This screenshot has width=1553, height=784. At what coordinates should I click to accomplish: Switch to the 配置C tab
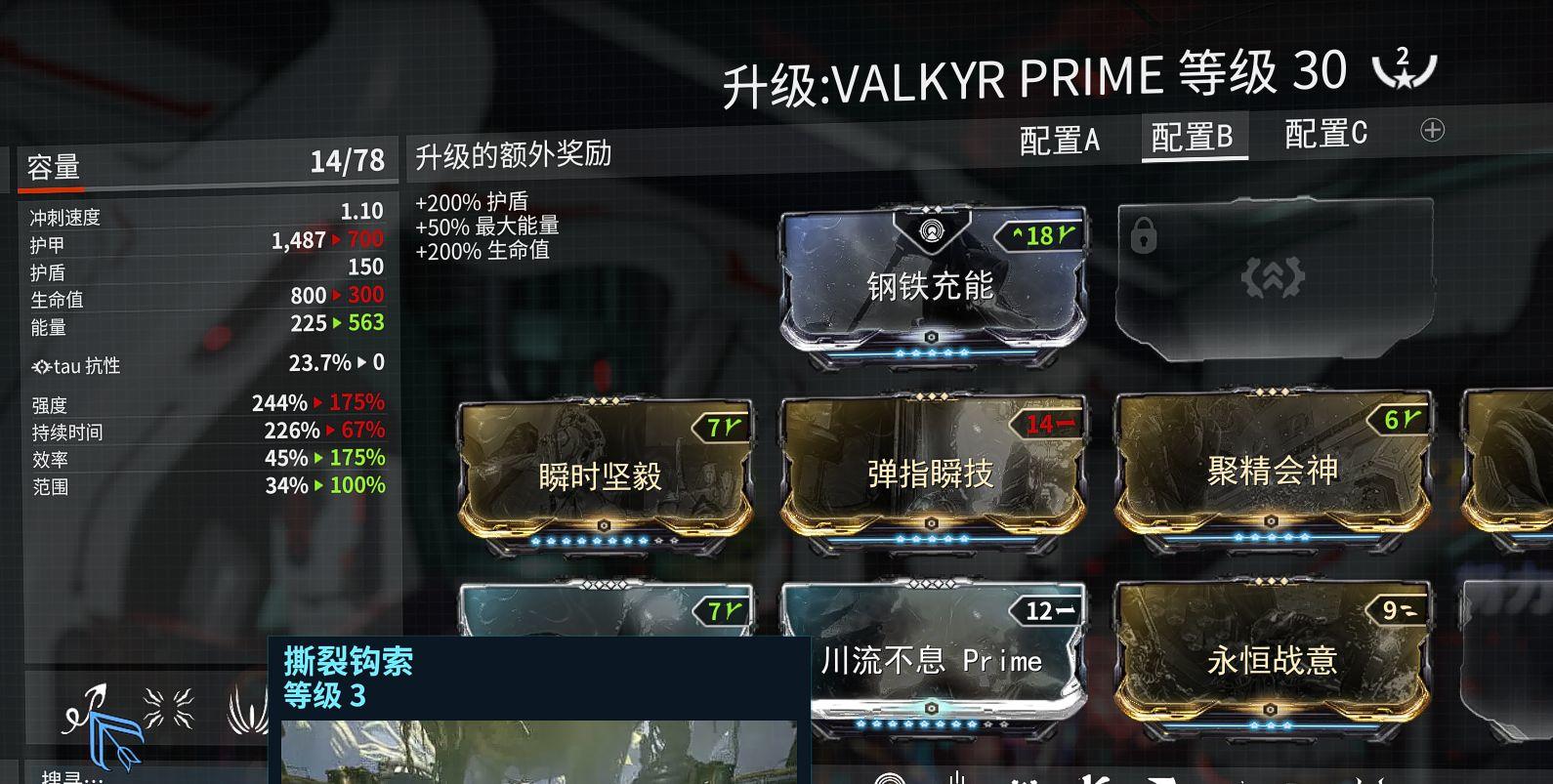tap(1326, 137)
